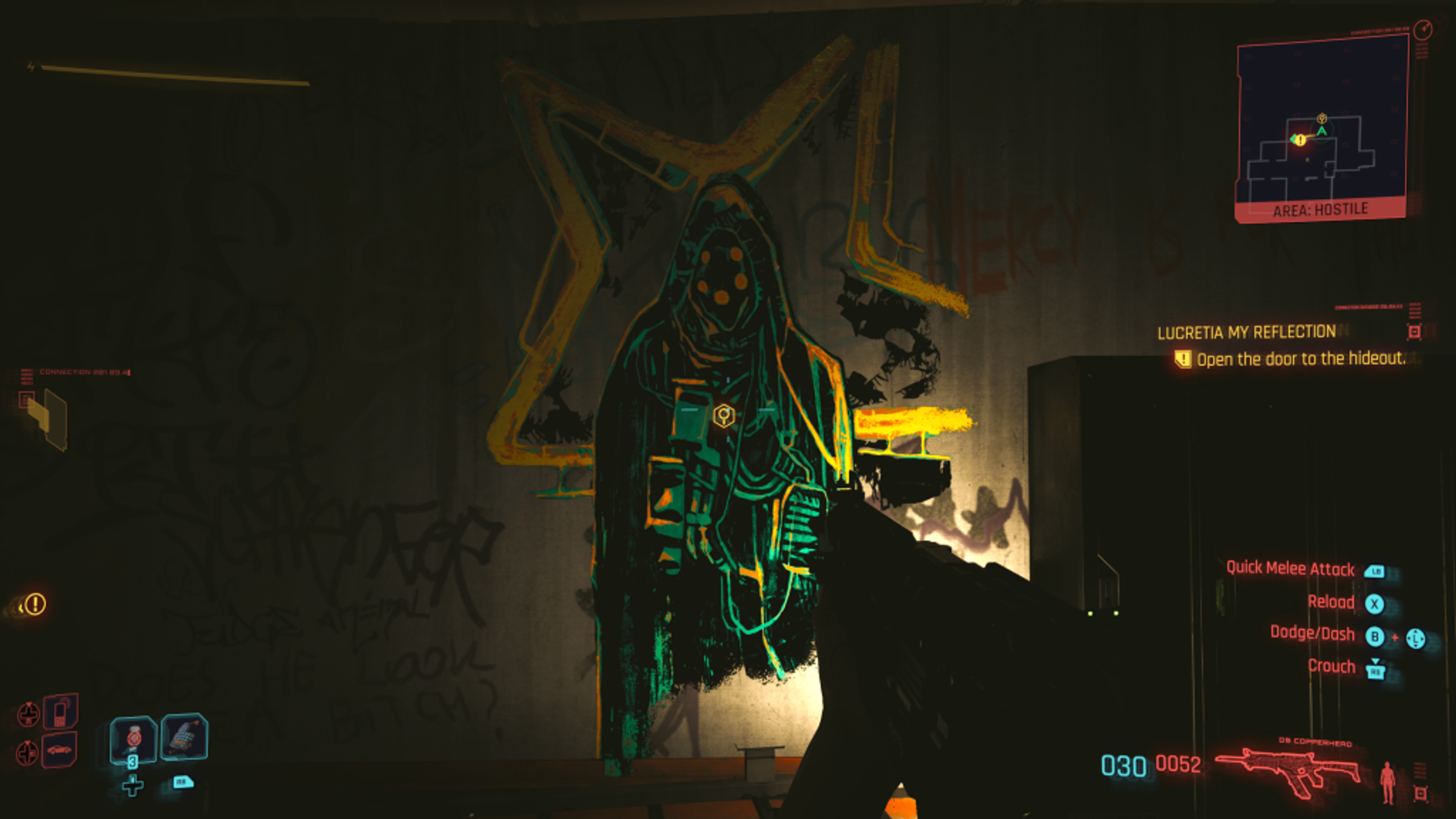Image resolution: width=1456 pixels, height=819 pixels.
Task: Select the healing item consumable icon
Action: coord(133,740)
